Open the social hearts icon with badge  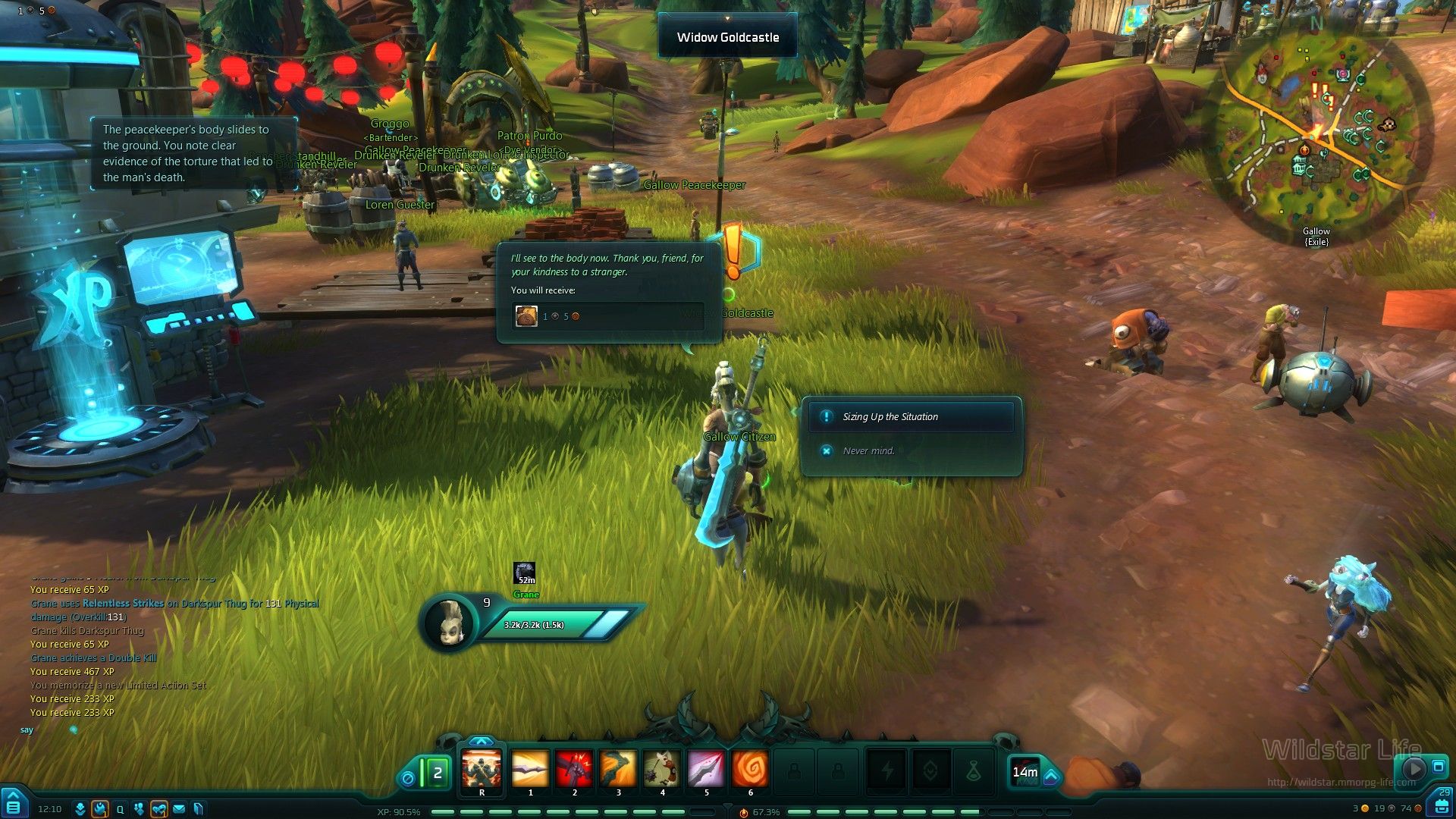(158, 809)
